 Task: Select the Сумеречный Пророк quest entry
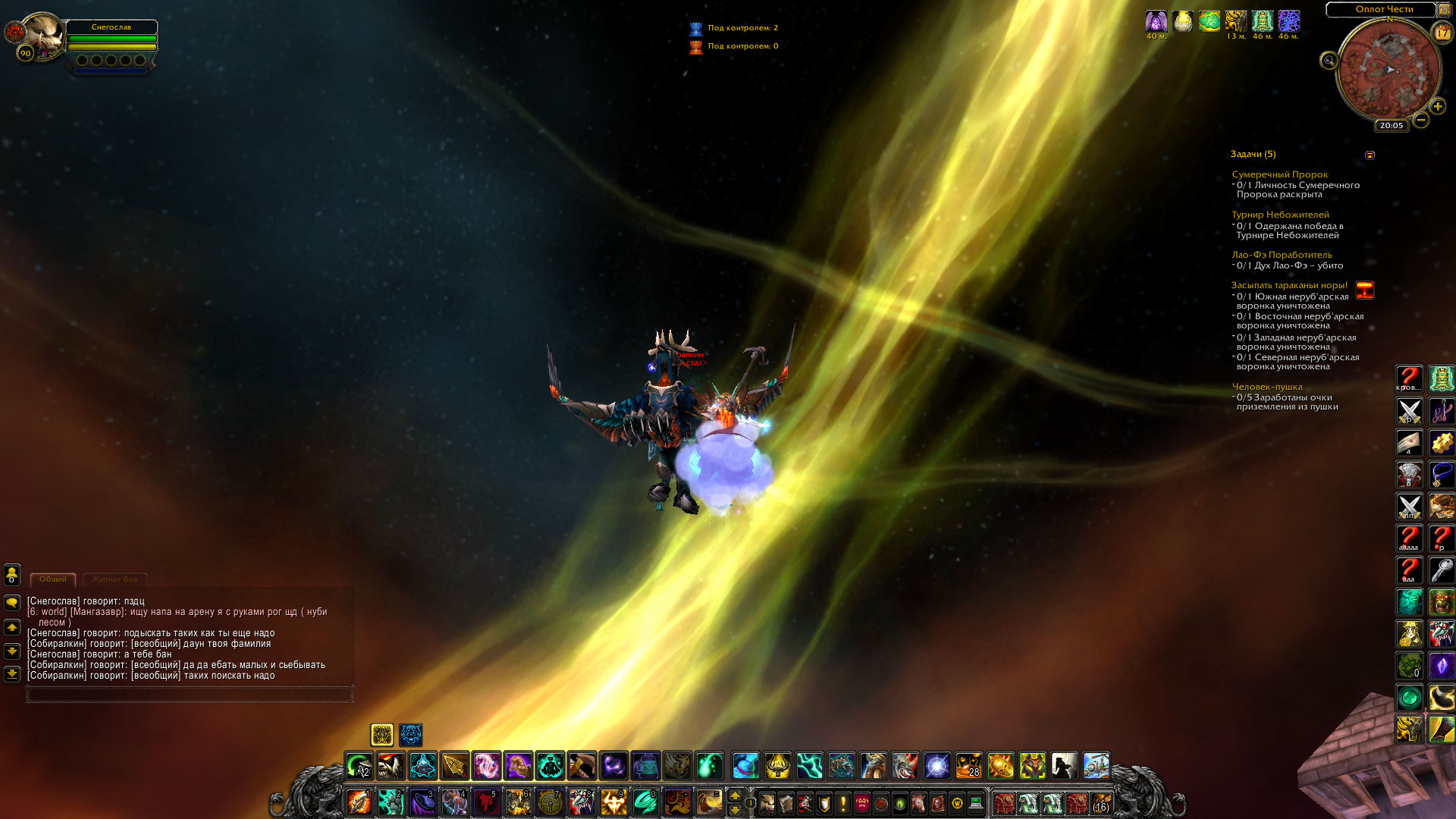(1279, 174)
